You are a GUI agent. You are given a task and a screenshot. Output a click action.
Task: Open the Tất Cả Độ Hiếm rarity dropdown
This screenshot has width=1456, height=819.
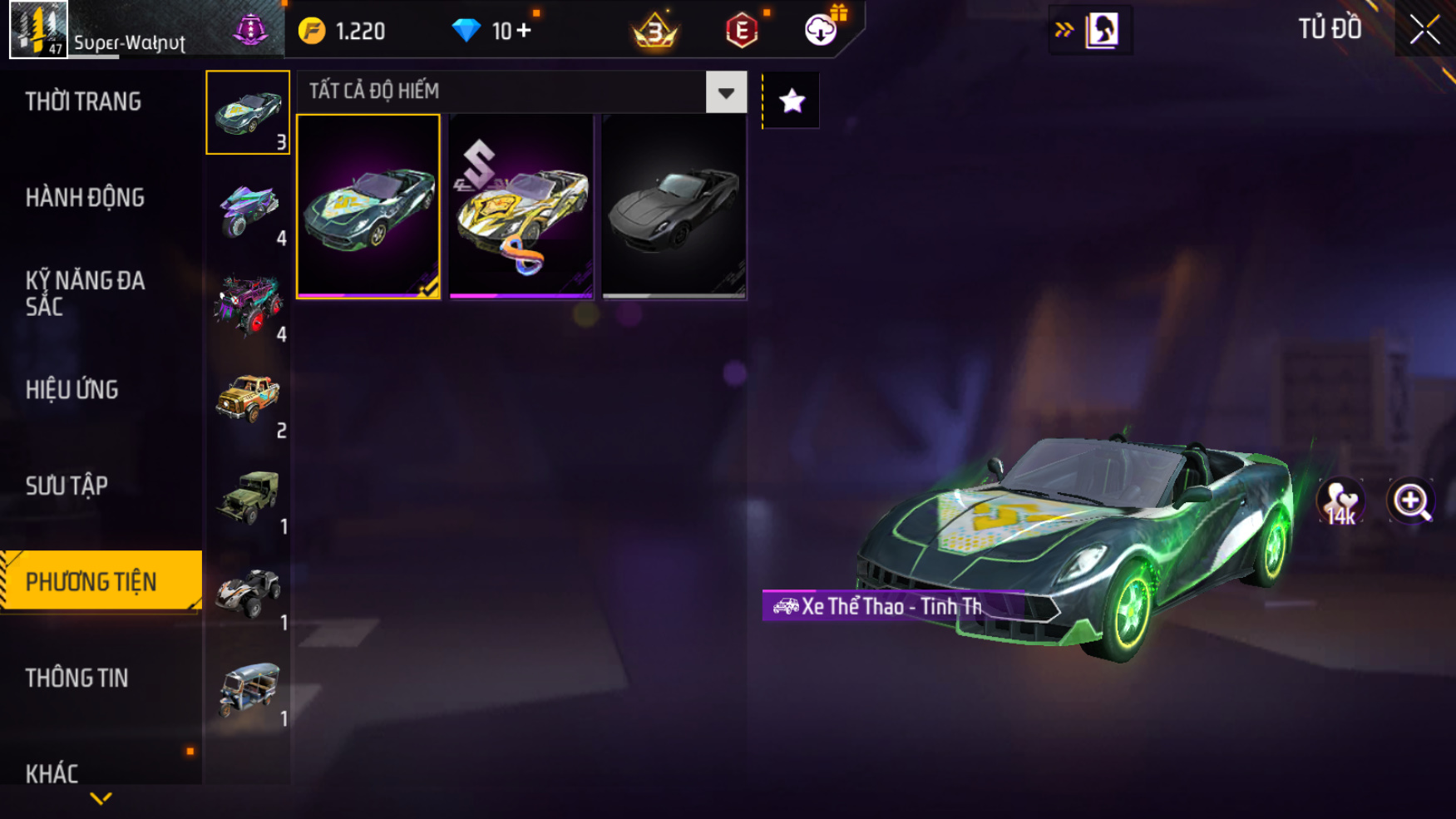pyautogui.click(x=726, y=92)
